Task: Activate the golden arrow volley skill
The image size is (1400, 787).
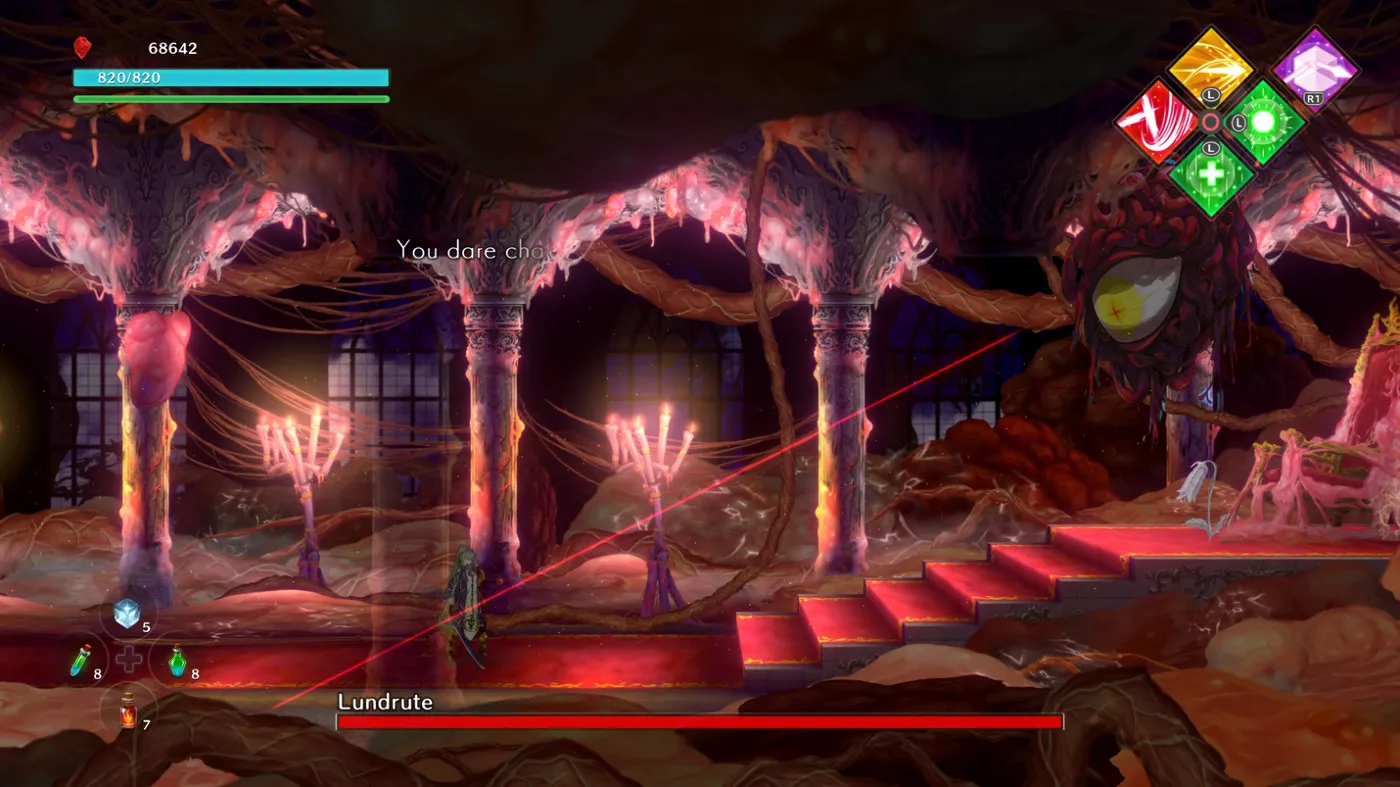Action: pyautogui.click(x=1210, y=68)
